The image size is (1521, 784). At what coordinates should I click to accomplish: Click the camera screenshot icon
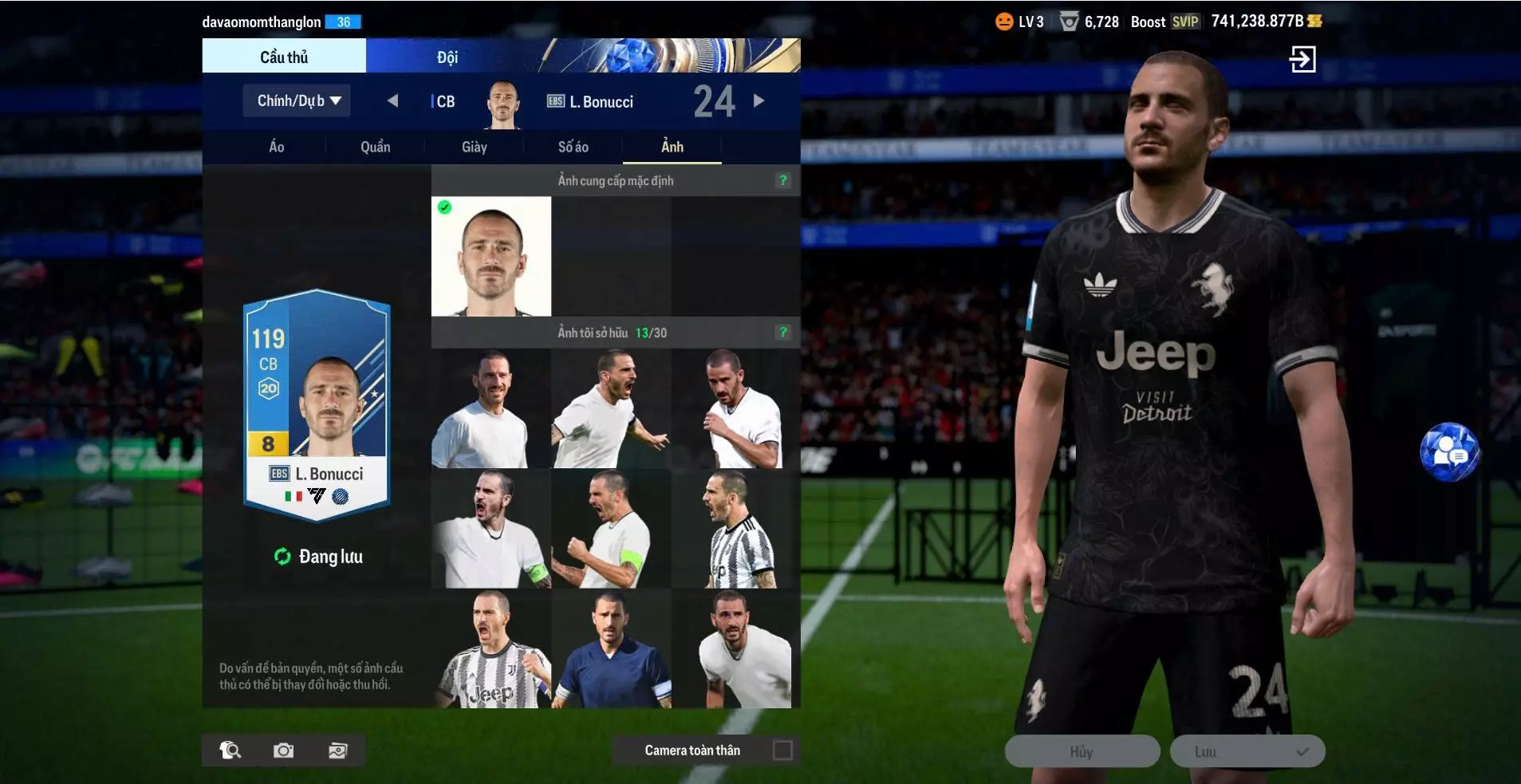click(283, 751)
